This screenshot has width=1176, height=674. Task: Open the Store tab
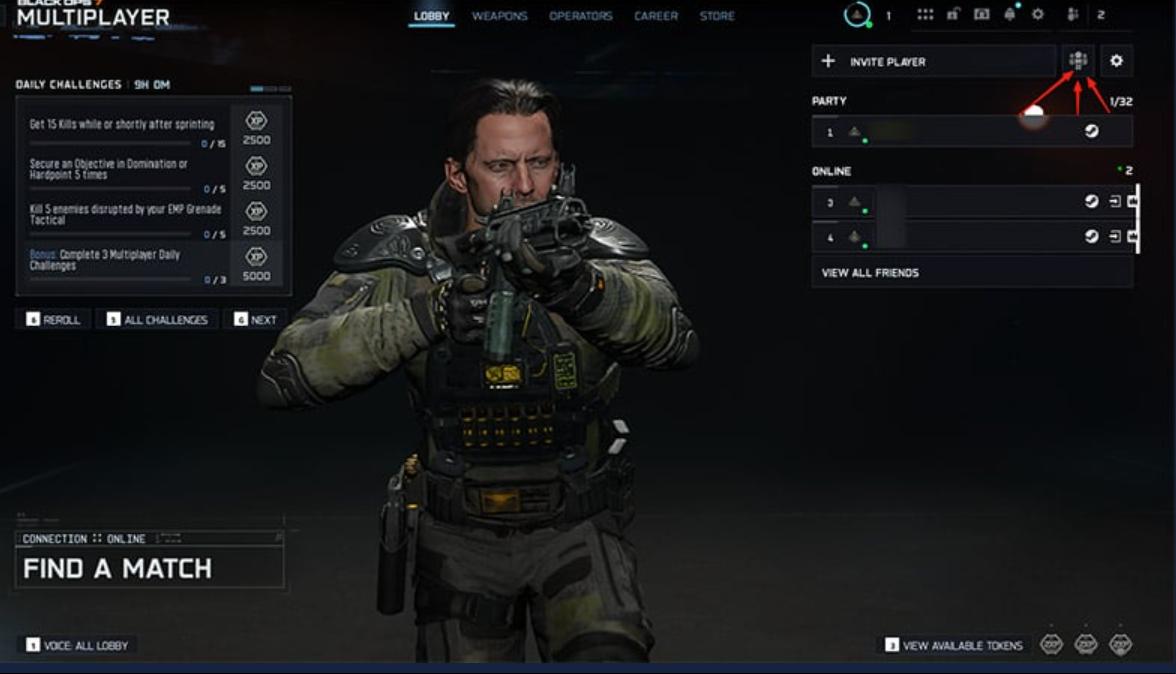coord(717,16)
